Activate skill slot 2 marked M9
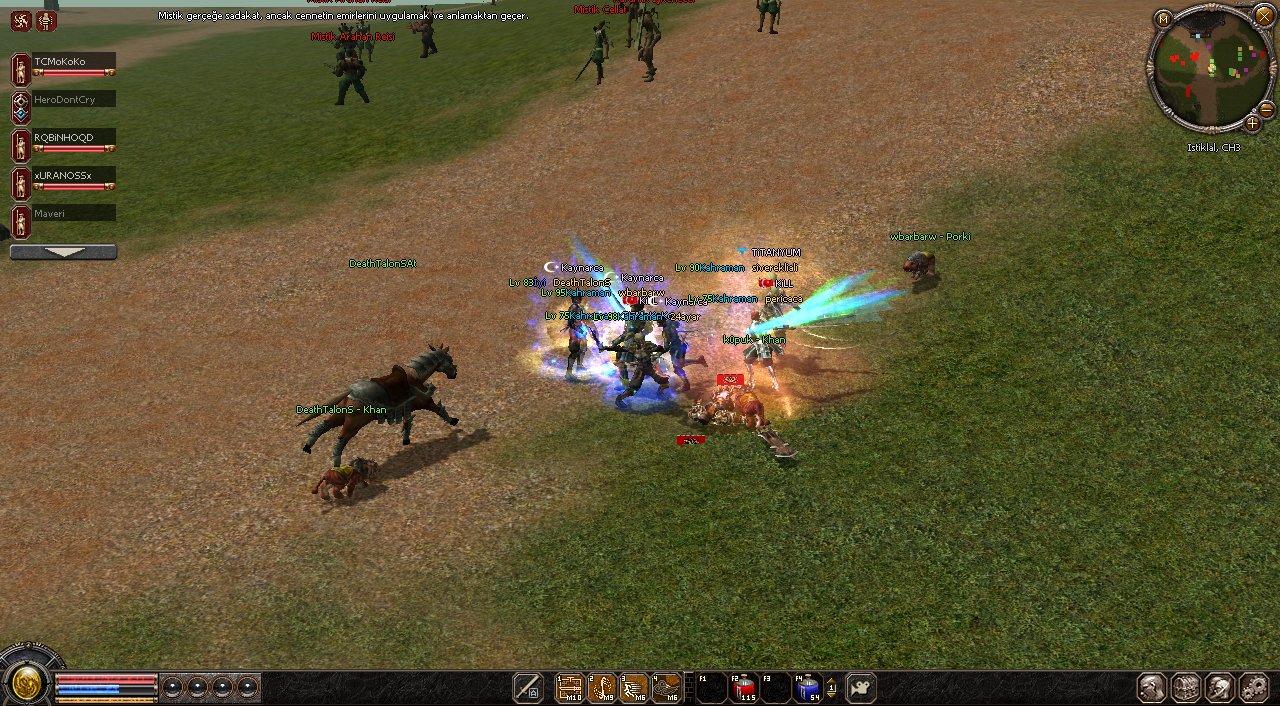The image size is (1280, 706). [602, 688]
